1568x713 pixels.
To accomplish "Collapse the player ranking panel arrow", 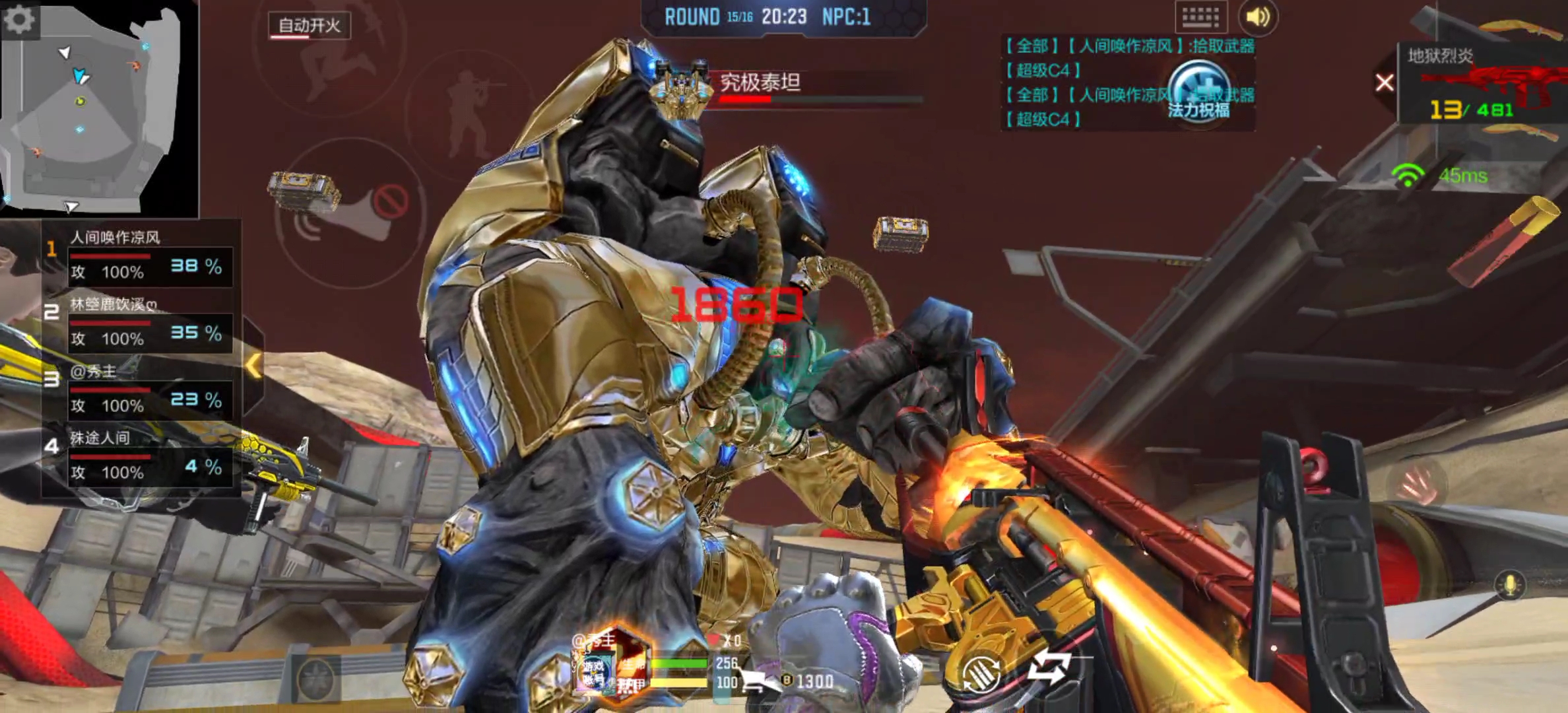I will 253,365.
